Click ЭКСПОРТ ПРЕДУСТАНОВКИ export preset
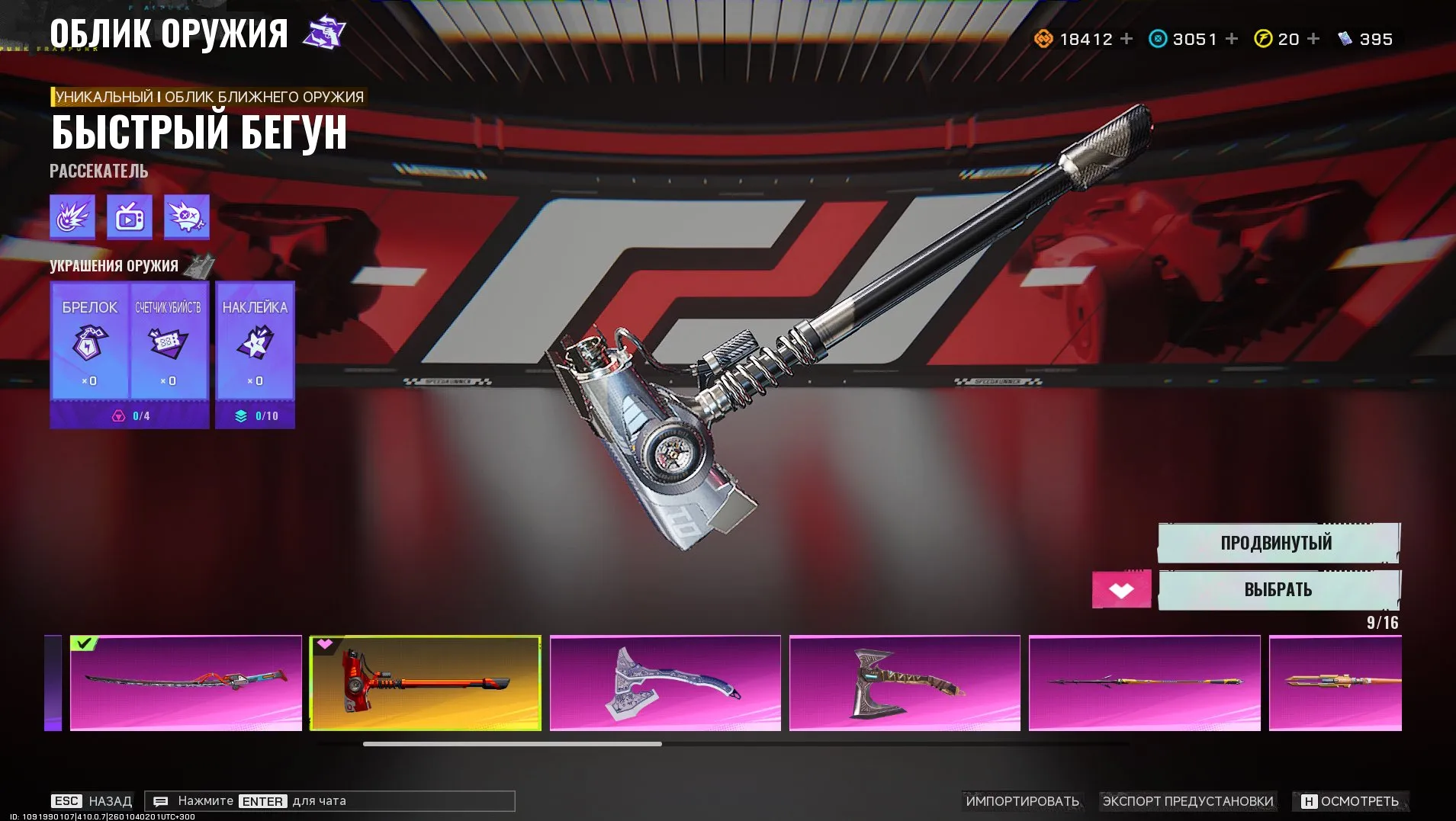The image size is (1456, 821). (1188, 801)
